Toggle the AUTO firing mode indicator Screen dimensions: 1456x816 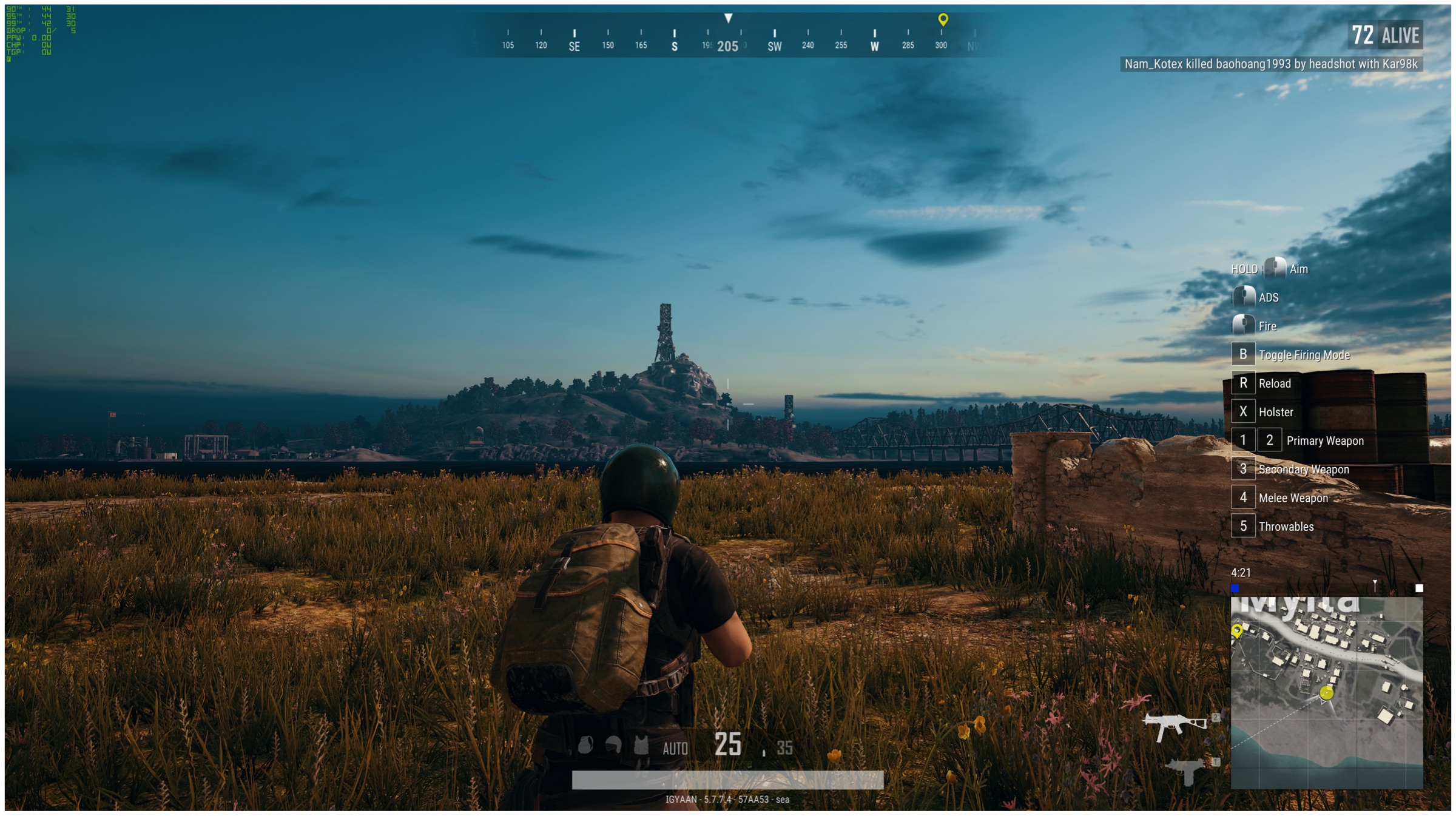pos(675,749)
